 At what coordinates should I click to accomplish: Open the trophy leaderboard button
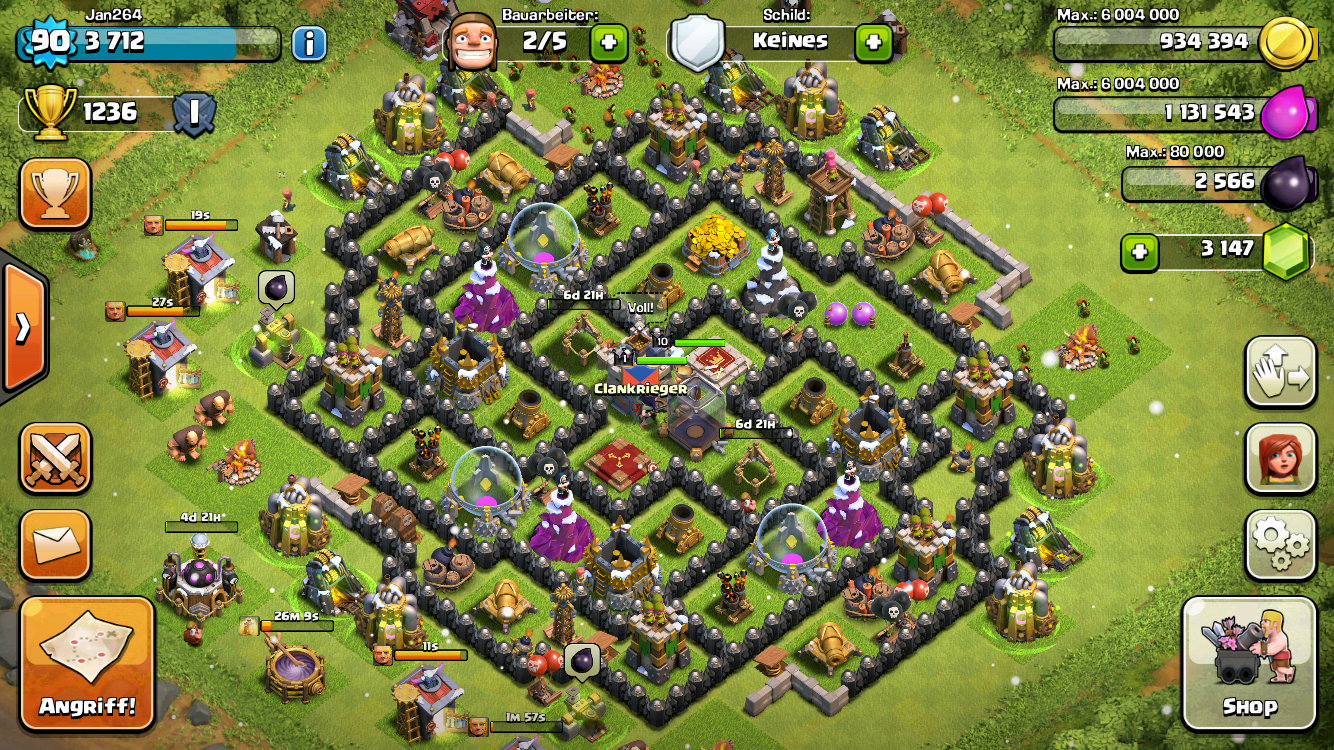point(55,194)
